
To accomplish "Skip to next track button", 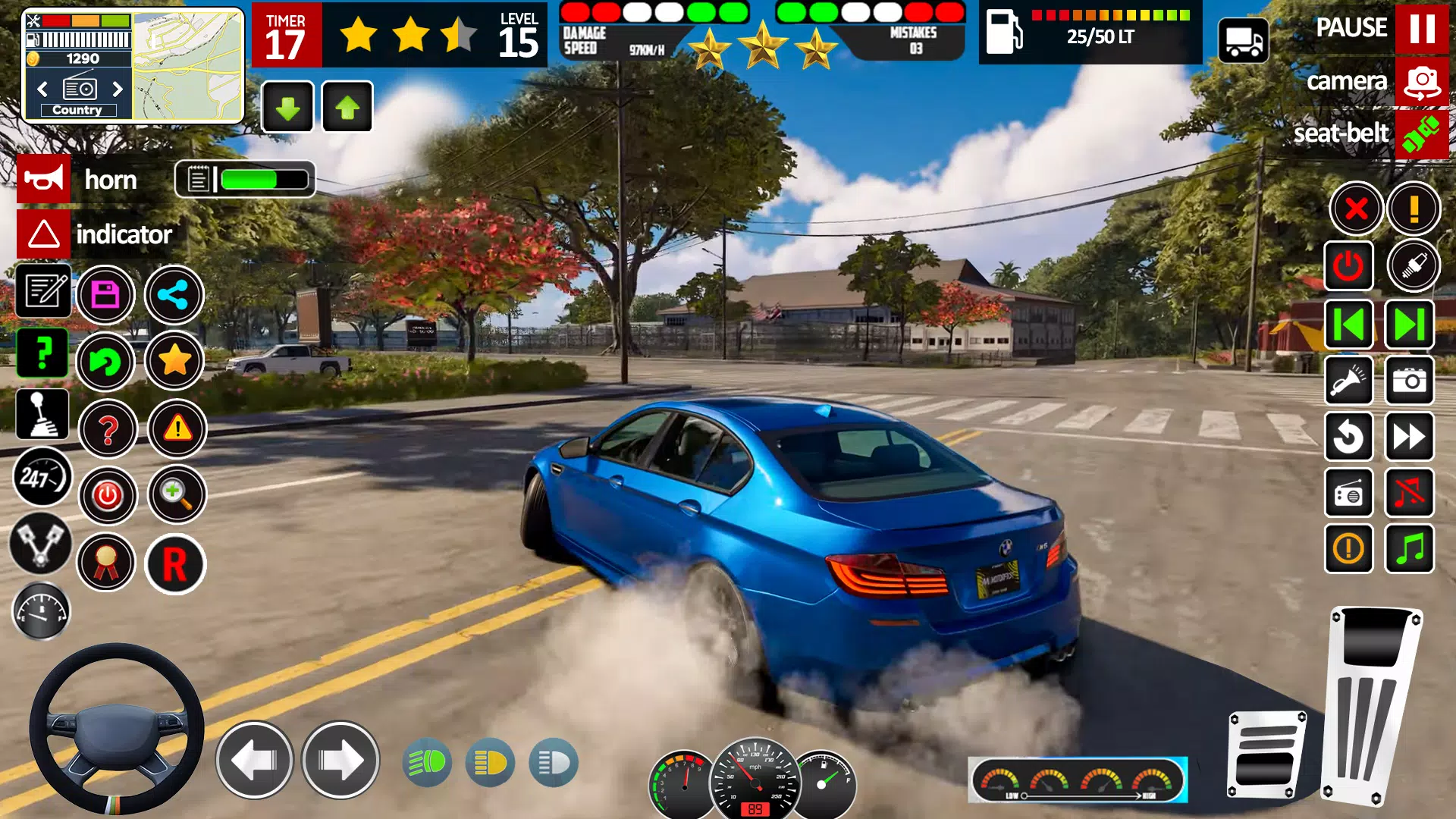I will pos(1409,325).
